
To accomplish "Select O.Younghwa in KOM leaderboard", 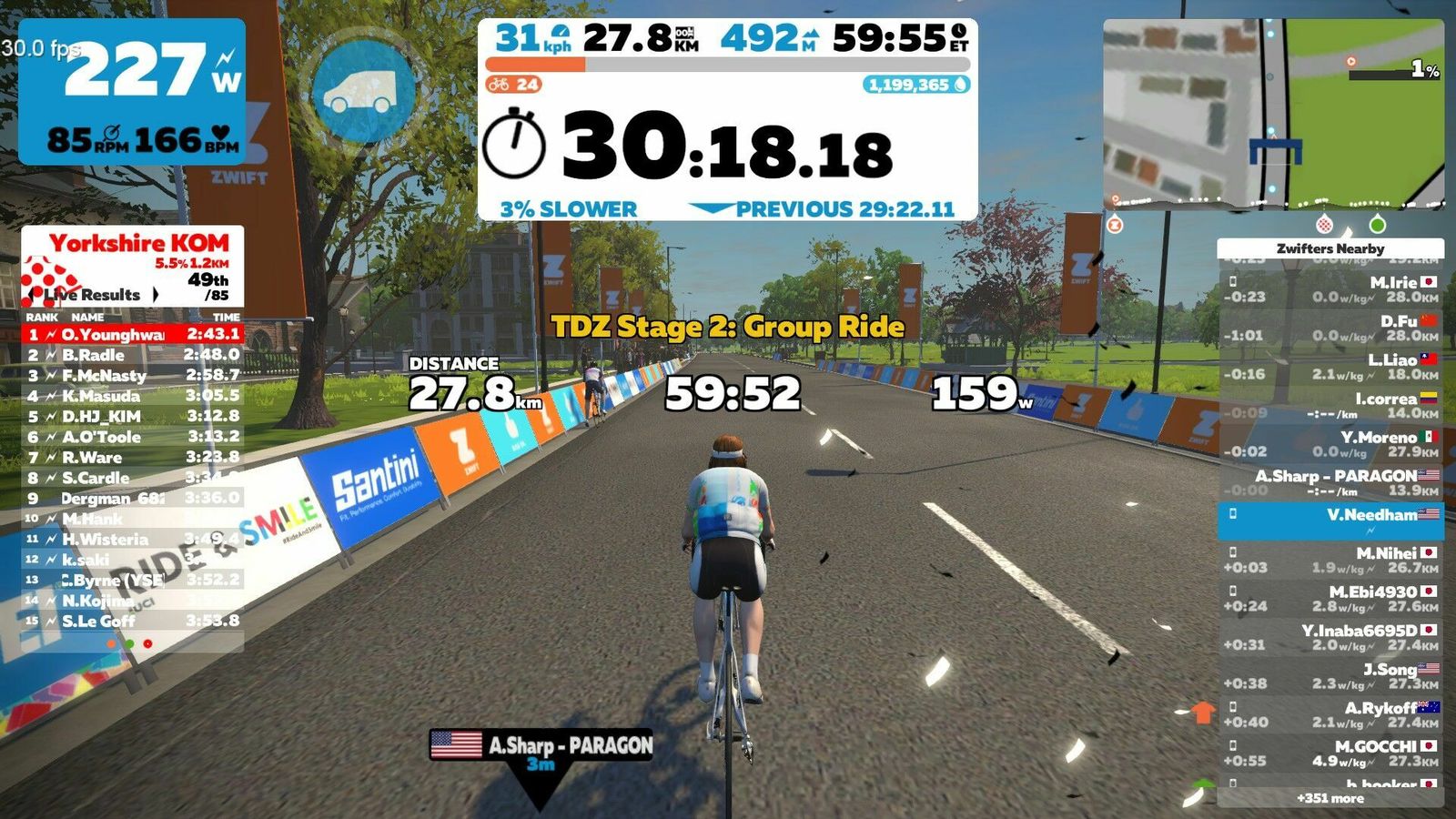I will 132,334.
